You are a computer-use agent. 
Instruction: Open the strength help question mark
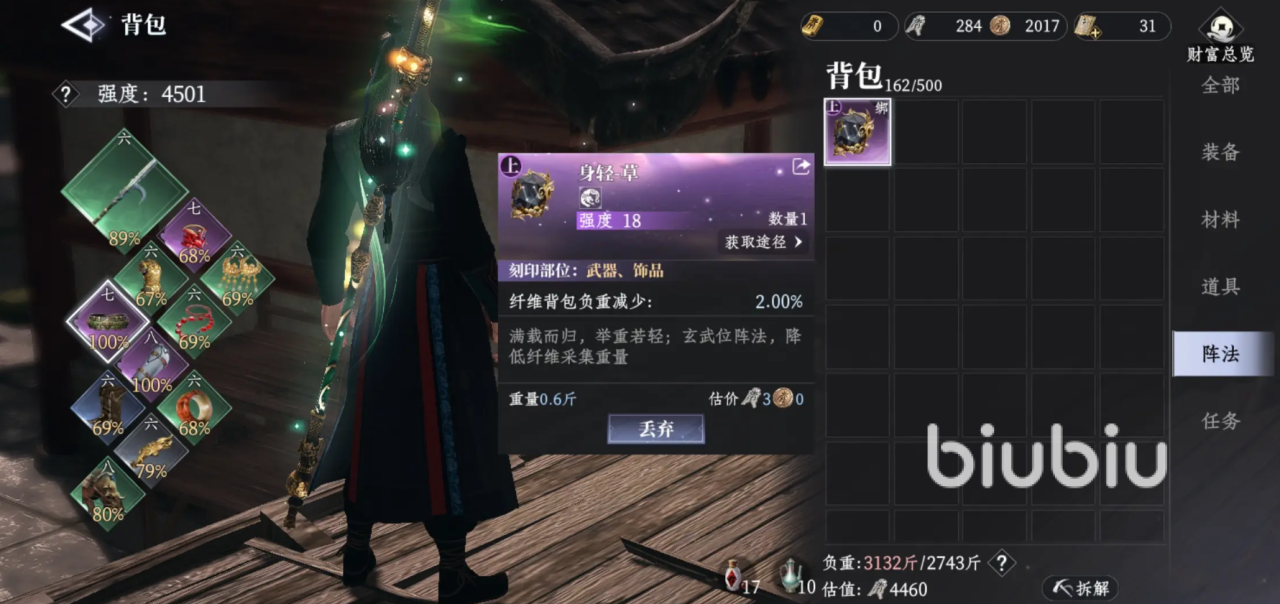click(66, 95)
